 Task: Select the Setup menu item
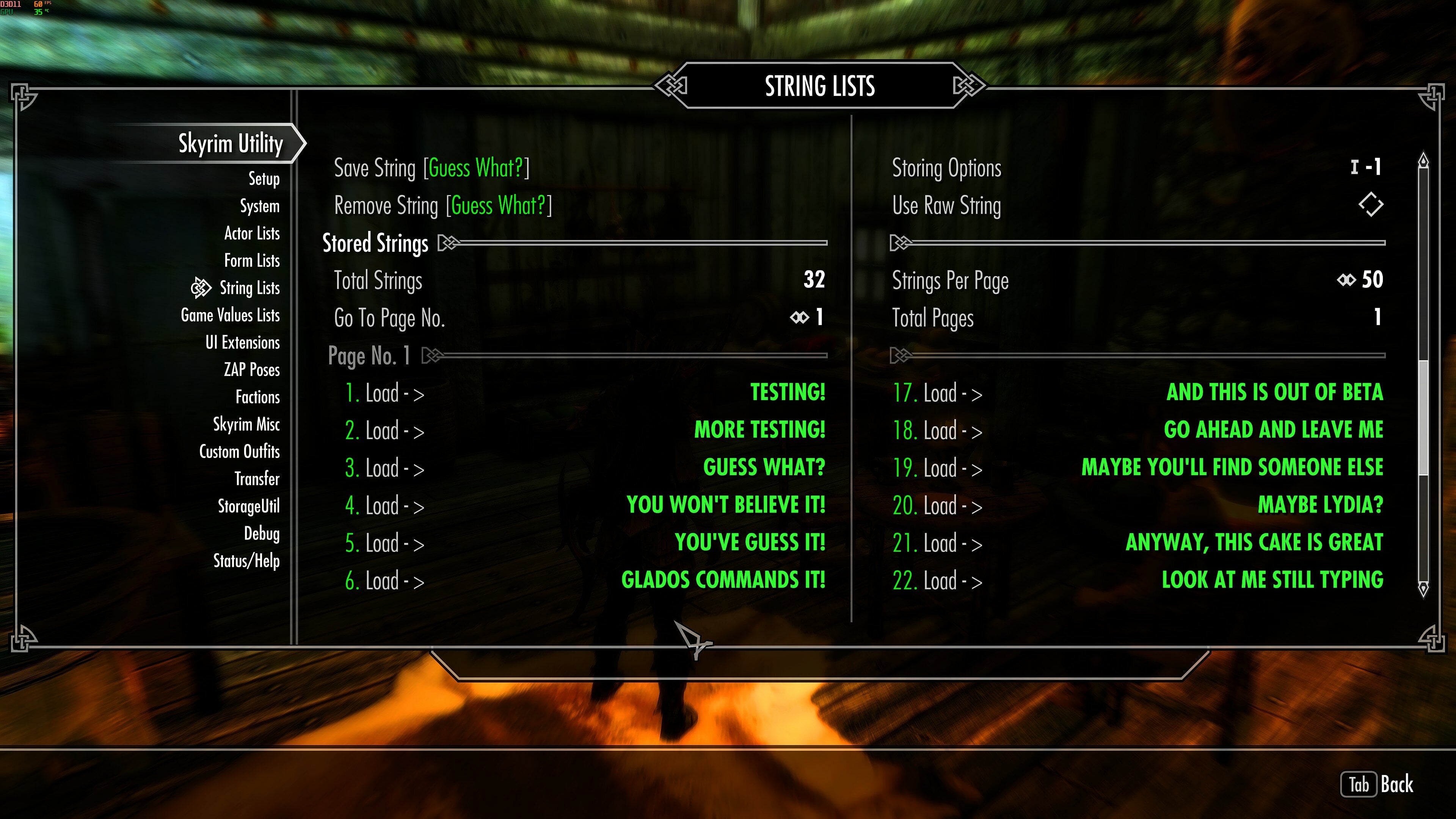[264, 179]
